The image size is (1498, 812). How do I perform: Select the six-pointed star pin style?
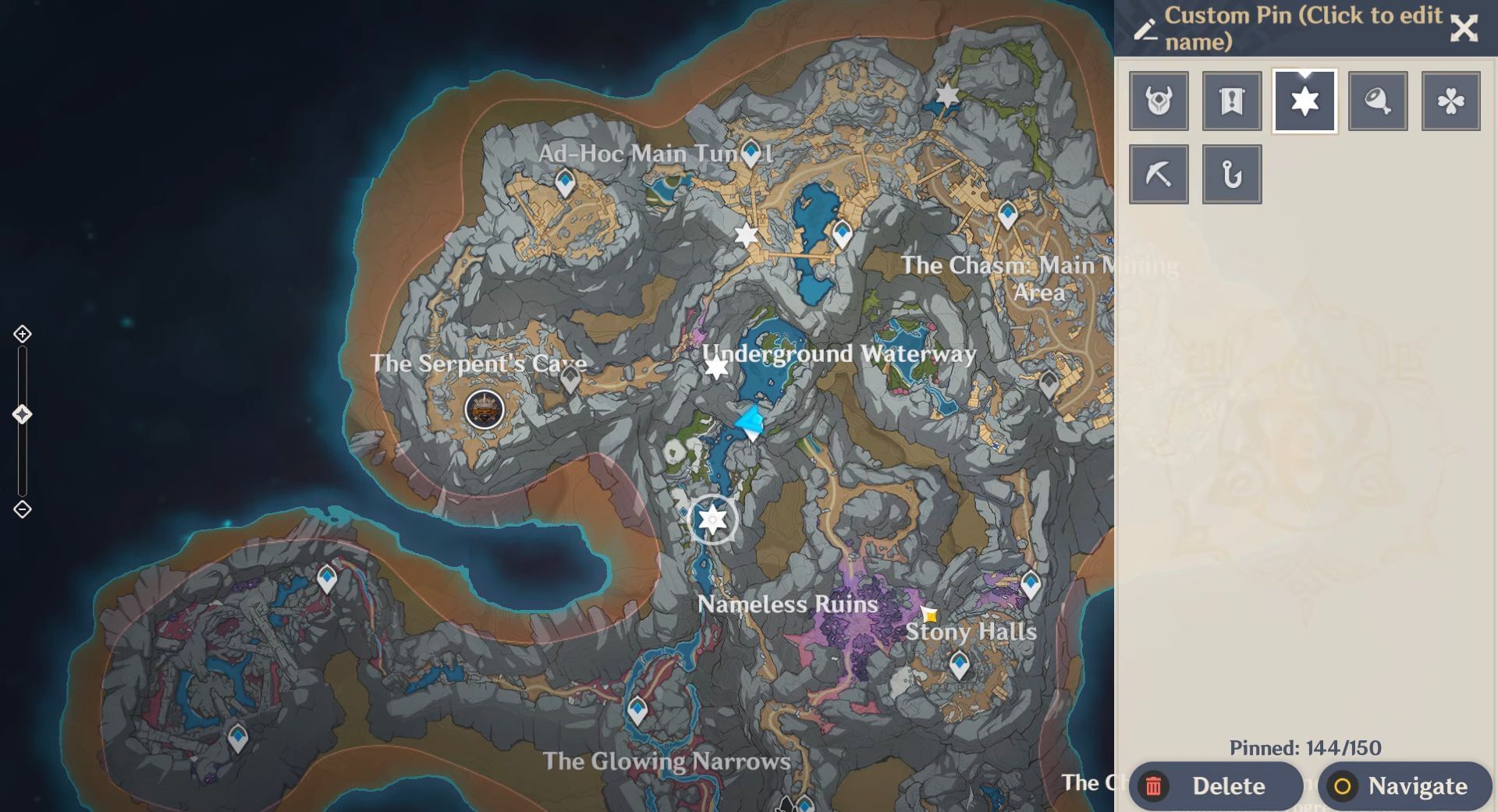(x=1304, y=101)
